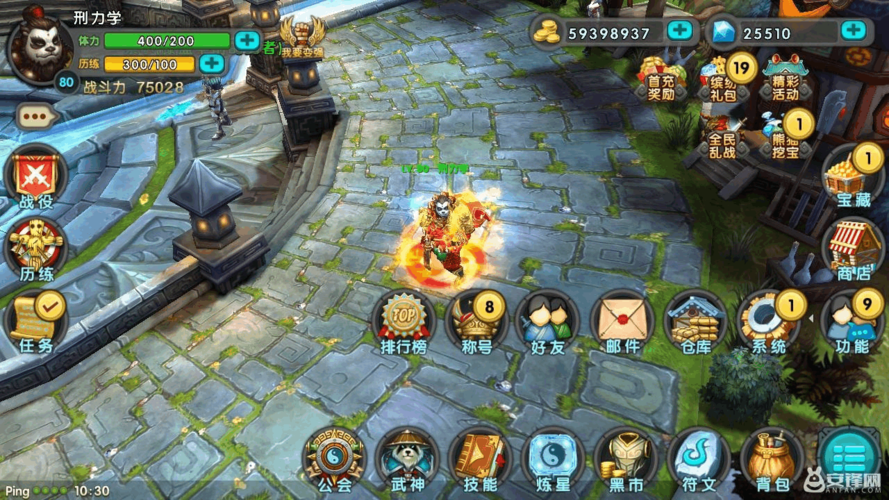Open the 首充奖励 first-recharge reward
This screenshot has height=500, width=889.
coord(662,75)
